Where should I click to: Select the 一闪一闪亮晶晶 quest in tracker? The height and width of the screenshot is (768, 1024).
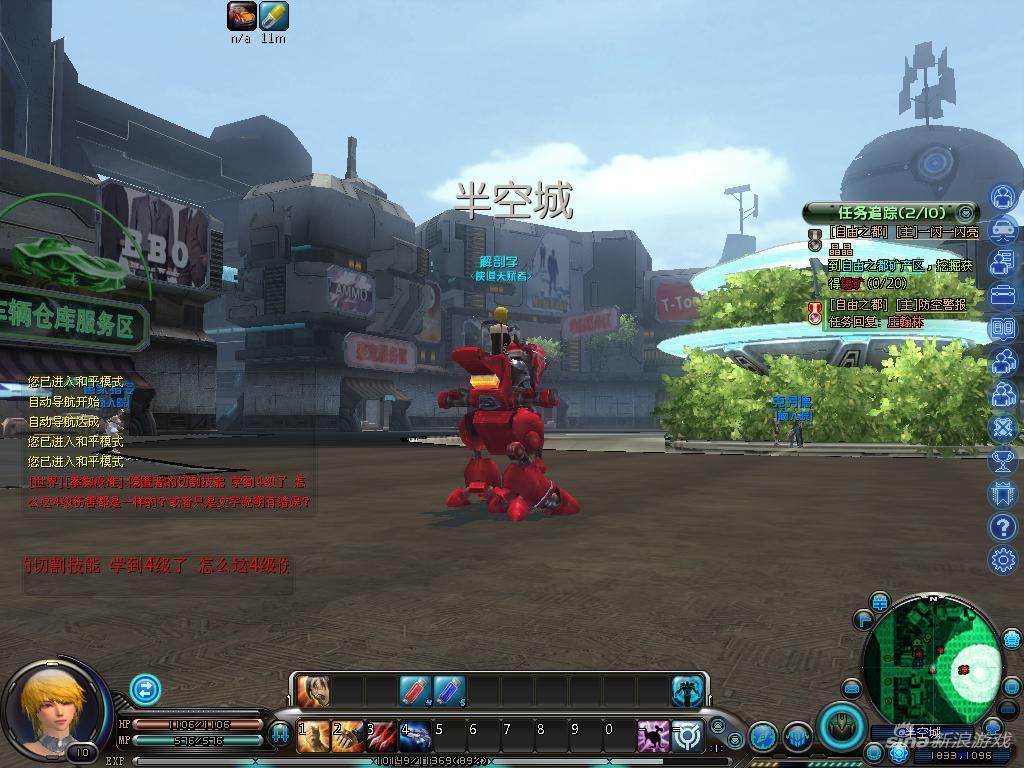pyautogui.click(x=898, y=232)
